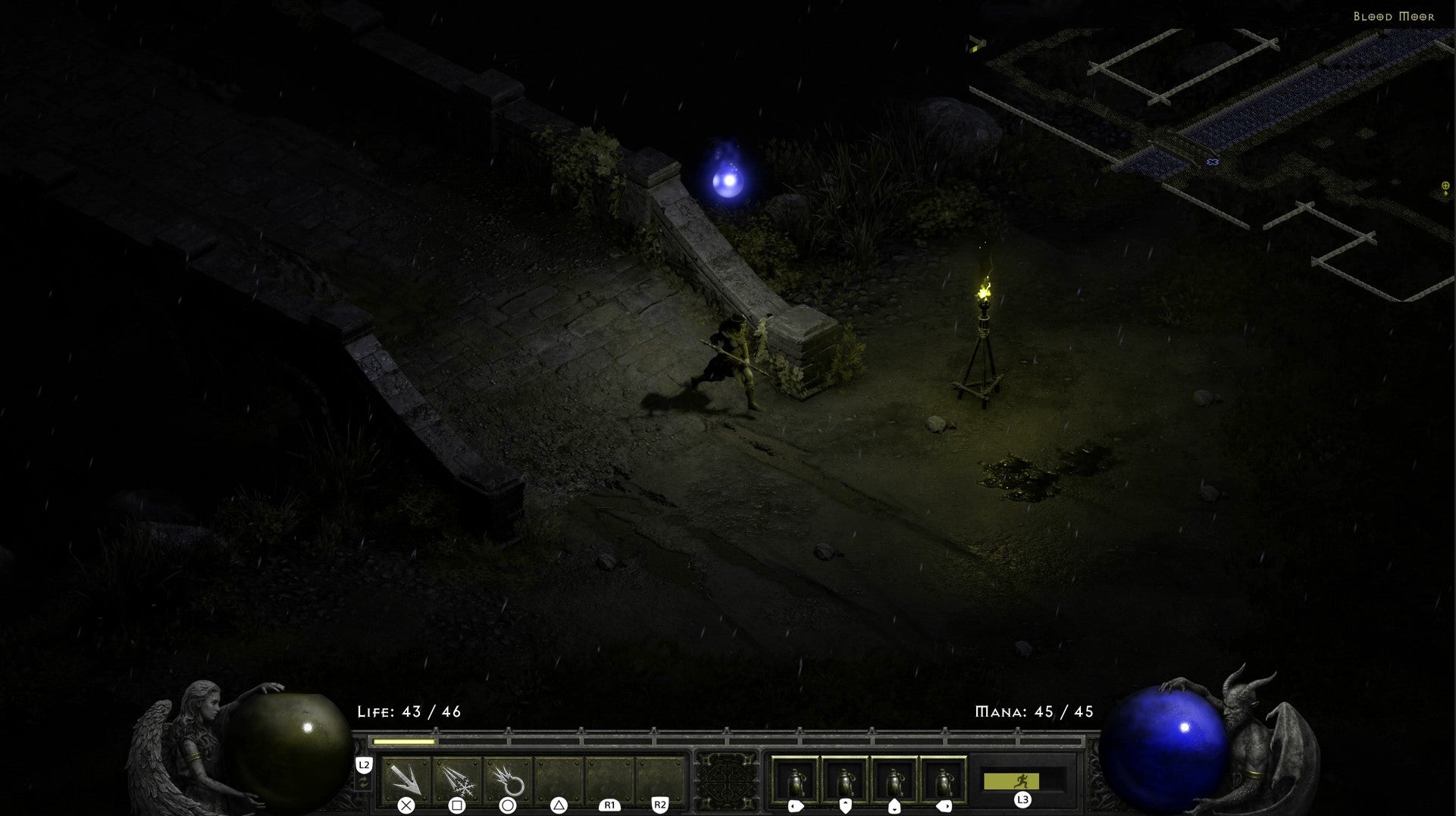Toggle the minimap overlay in the corner
This screenshot has height=816, width=1456.
pos(1213,114)
